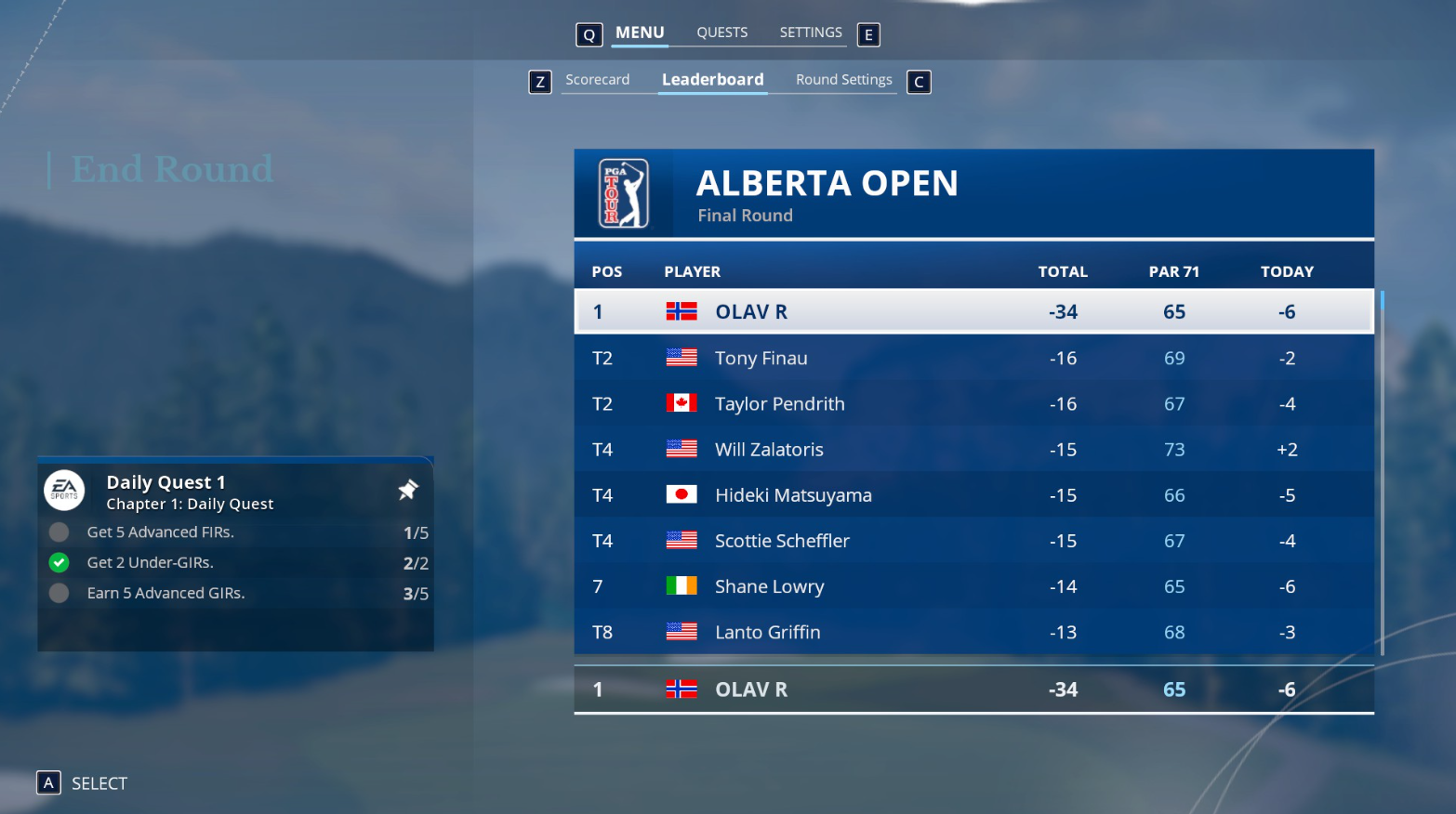Select the Leaderboard sub-tab
Screen dimensions: 1456x814
click(x=712, y=80)
